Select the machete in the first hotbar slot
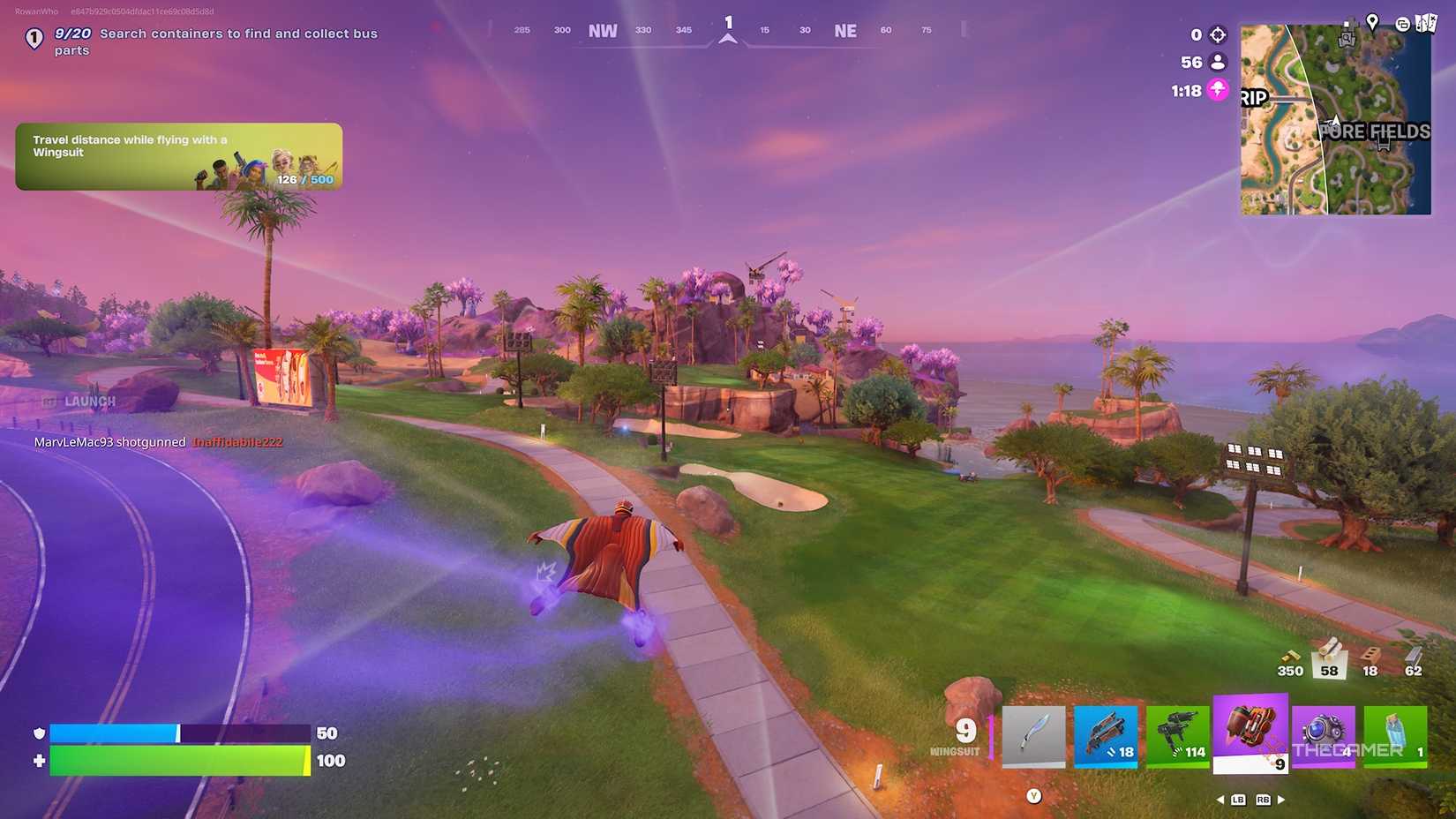Image resolution: width=1456 pixels, height=819 pixels. [x=1032, y=736]
